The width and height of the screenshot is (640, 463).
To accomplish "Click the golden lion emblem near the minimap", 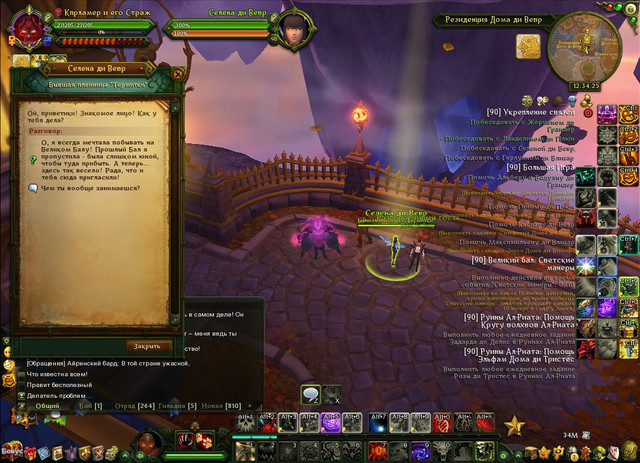I will (x=528, y=46).
